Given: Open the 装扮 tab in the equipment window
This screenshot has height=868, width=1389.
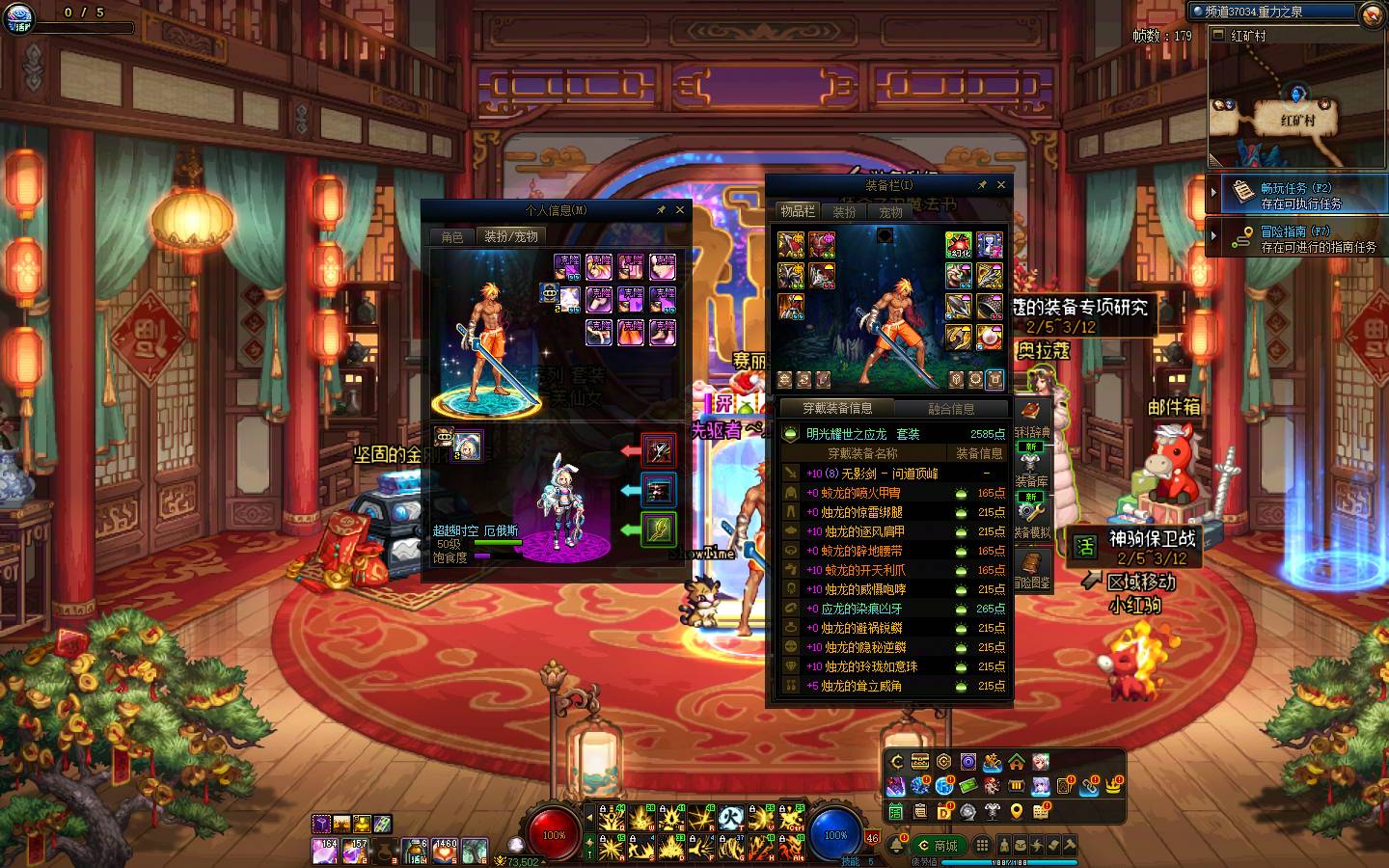Looking at the screenshot, I should tap(845, 212).
